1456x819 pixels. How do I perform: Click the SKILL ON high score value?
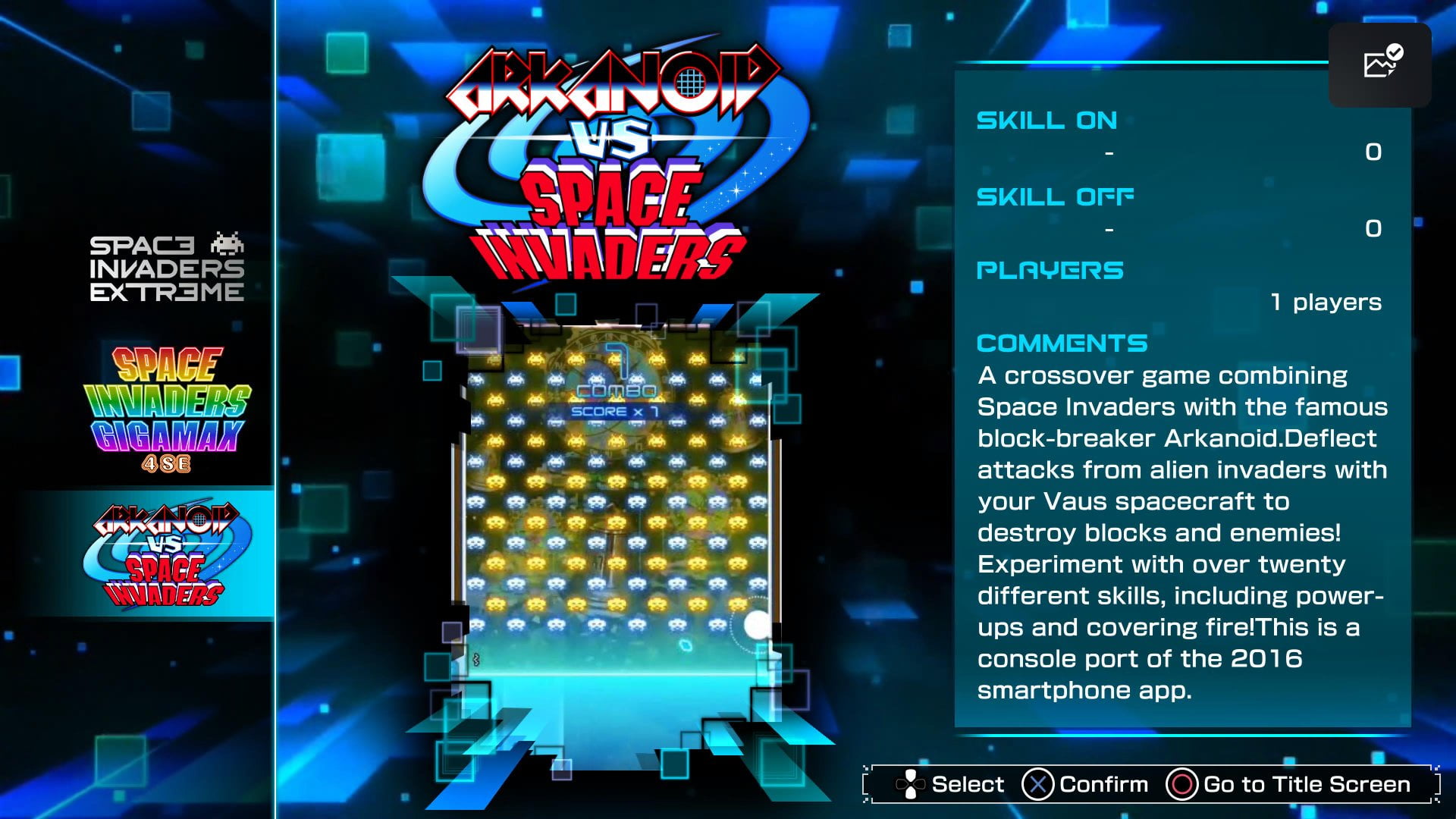(x=1375, y=152)
